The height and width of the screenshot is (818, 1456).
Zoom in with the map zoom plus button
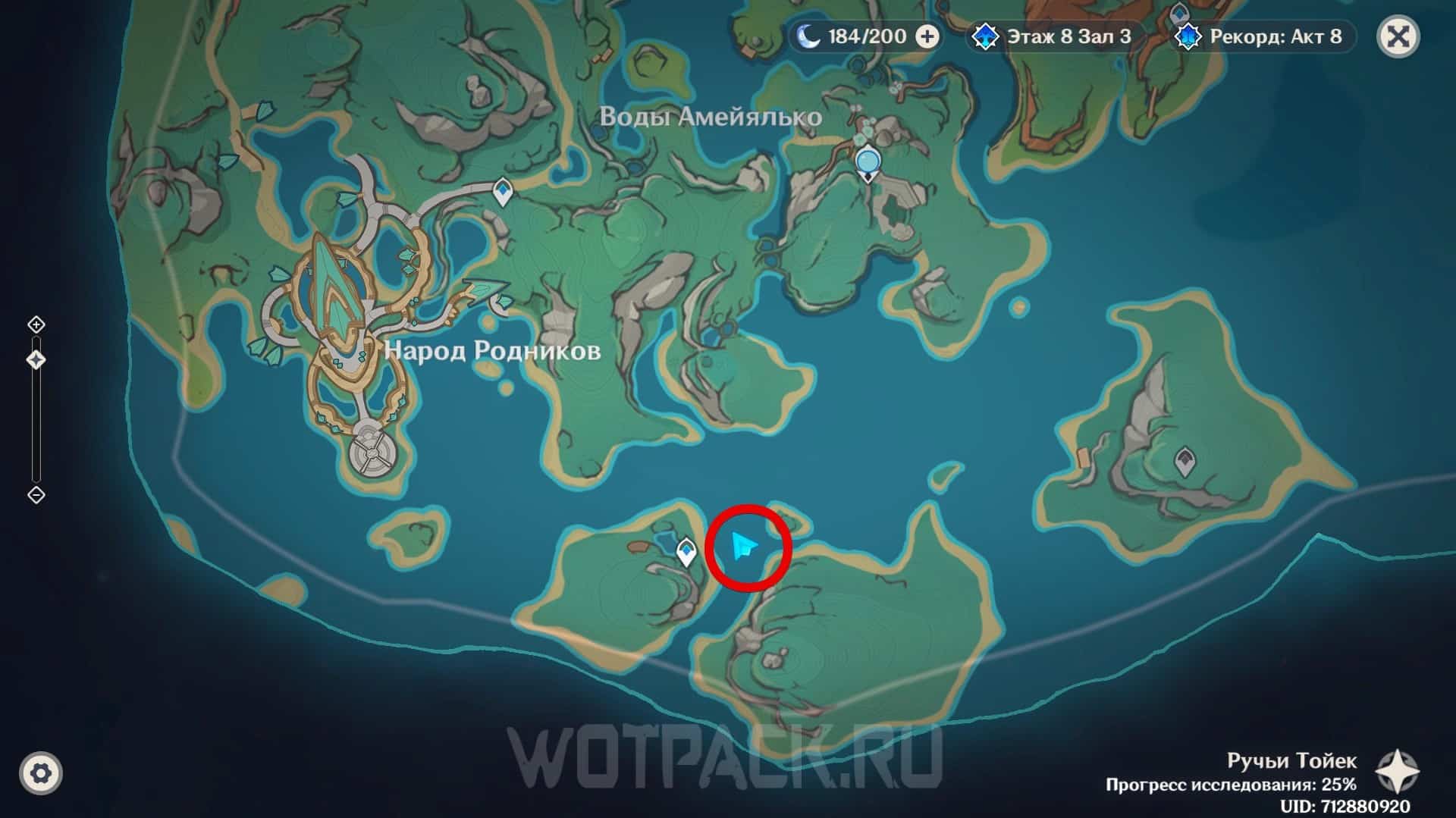pos(36,324)
